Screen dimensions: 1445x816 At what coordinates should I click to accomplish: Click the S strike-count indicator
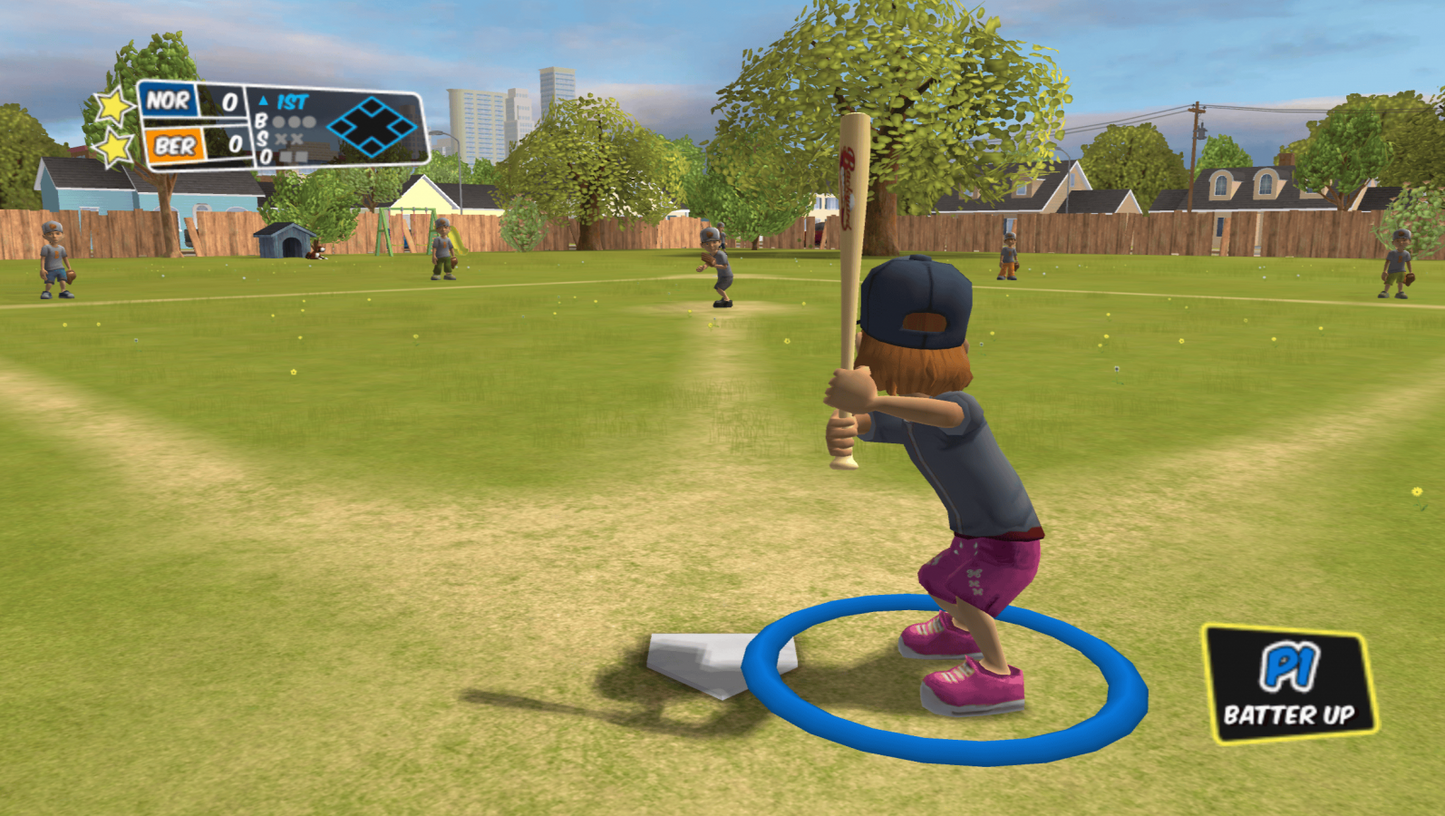click(262, 137)
